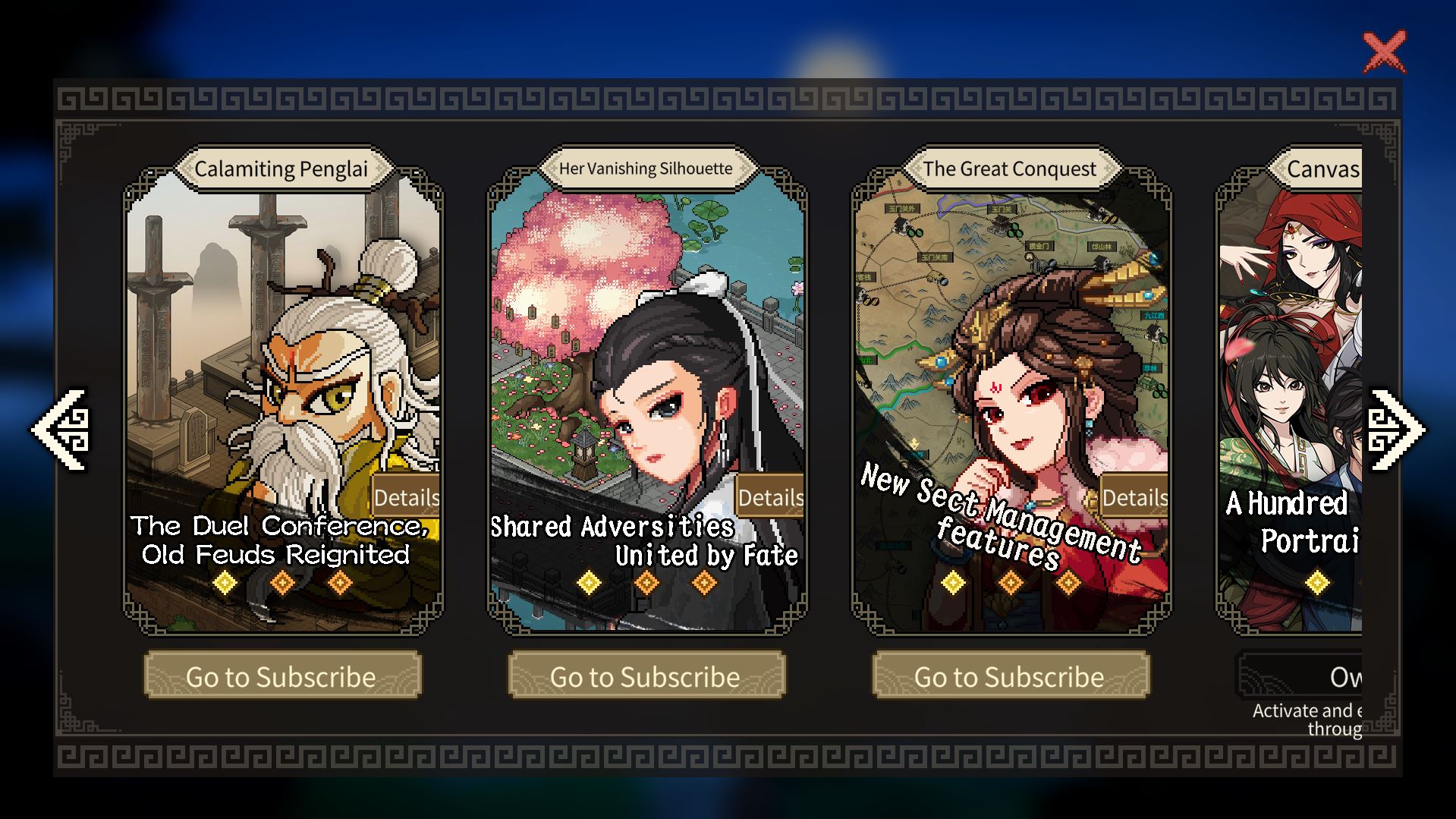
Task: Click The Great Conquest title banner
Action: coord(1009,169)
